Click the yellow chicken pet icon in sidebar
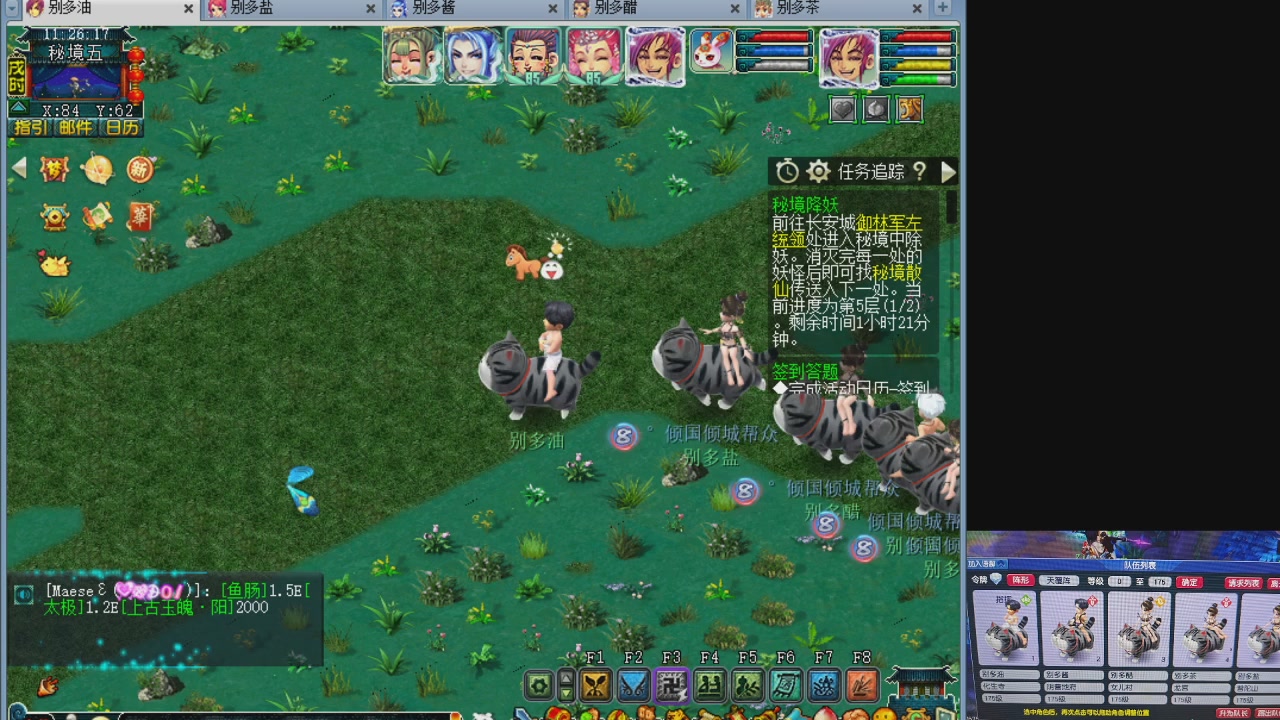Screen dimensions: 1280x720 (x=55, y=264)
